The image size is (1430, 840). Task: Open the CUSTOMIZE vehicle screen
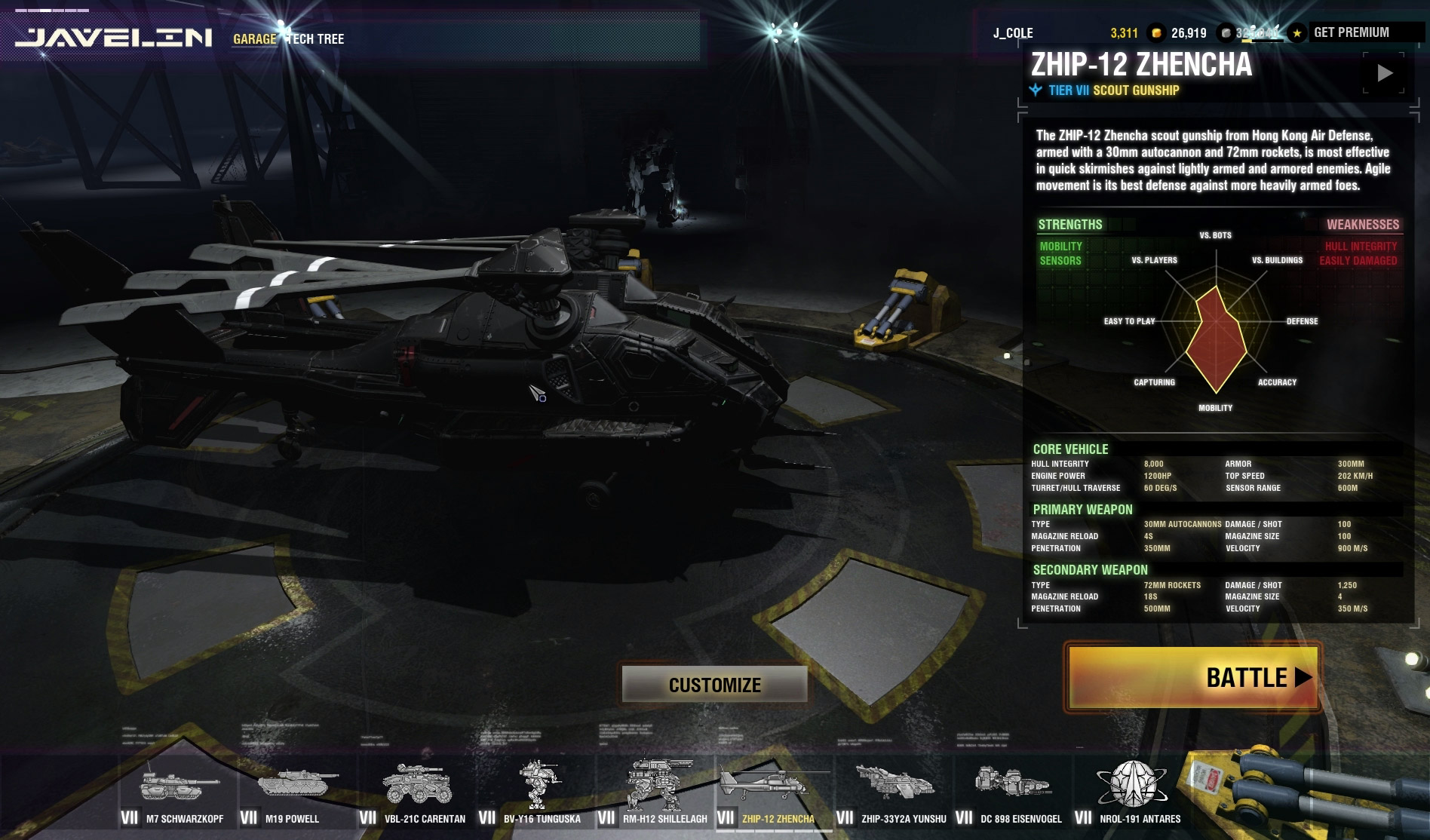pyautogui.click(x=714, y=685)
